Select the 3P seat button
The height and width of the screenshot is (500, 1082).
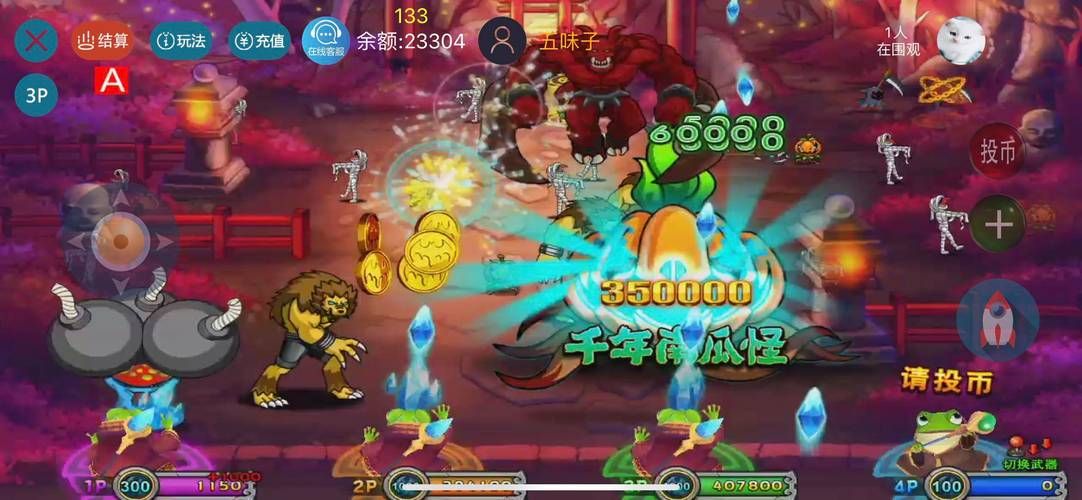click(36, 95)
